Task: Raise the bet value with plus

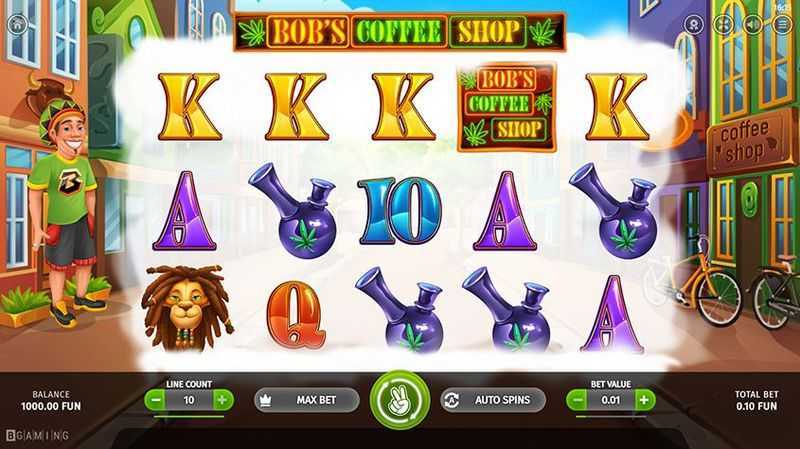Action: (644, 400)
